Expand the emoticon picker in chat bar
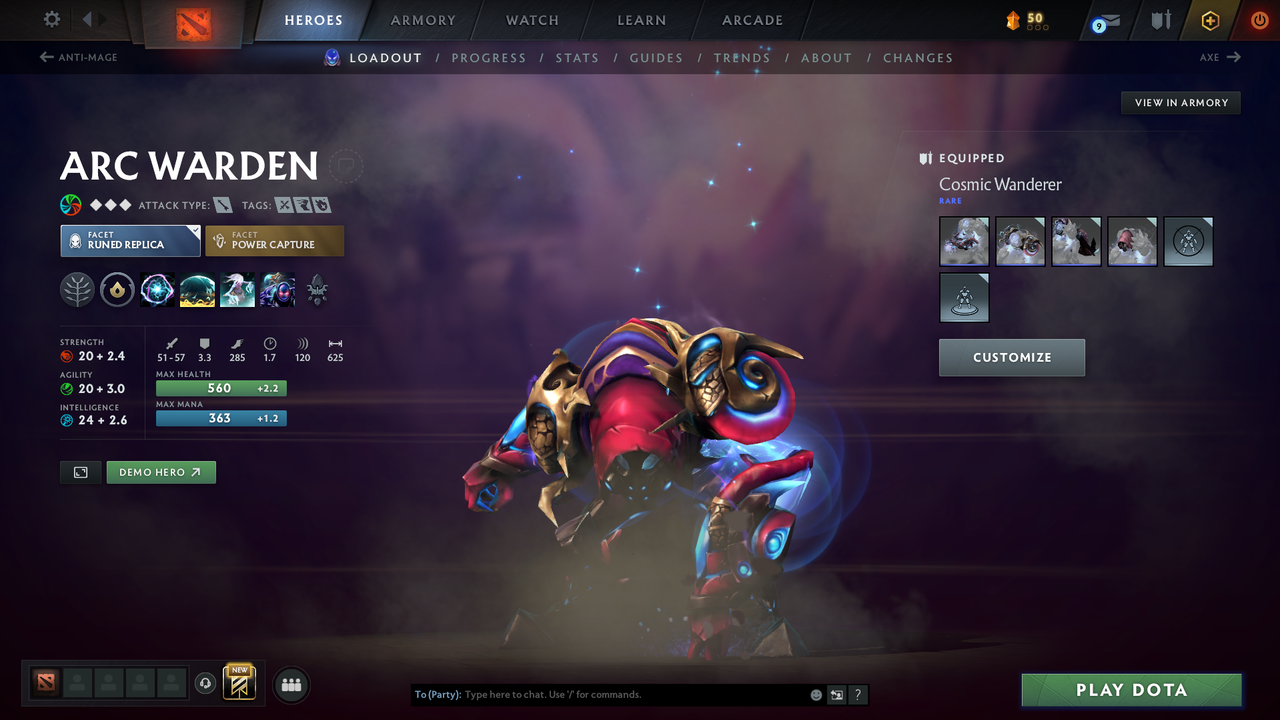This screenshot has width=1280, height=720. pos(815,694)
